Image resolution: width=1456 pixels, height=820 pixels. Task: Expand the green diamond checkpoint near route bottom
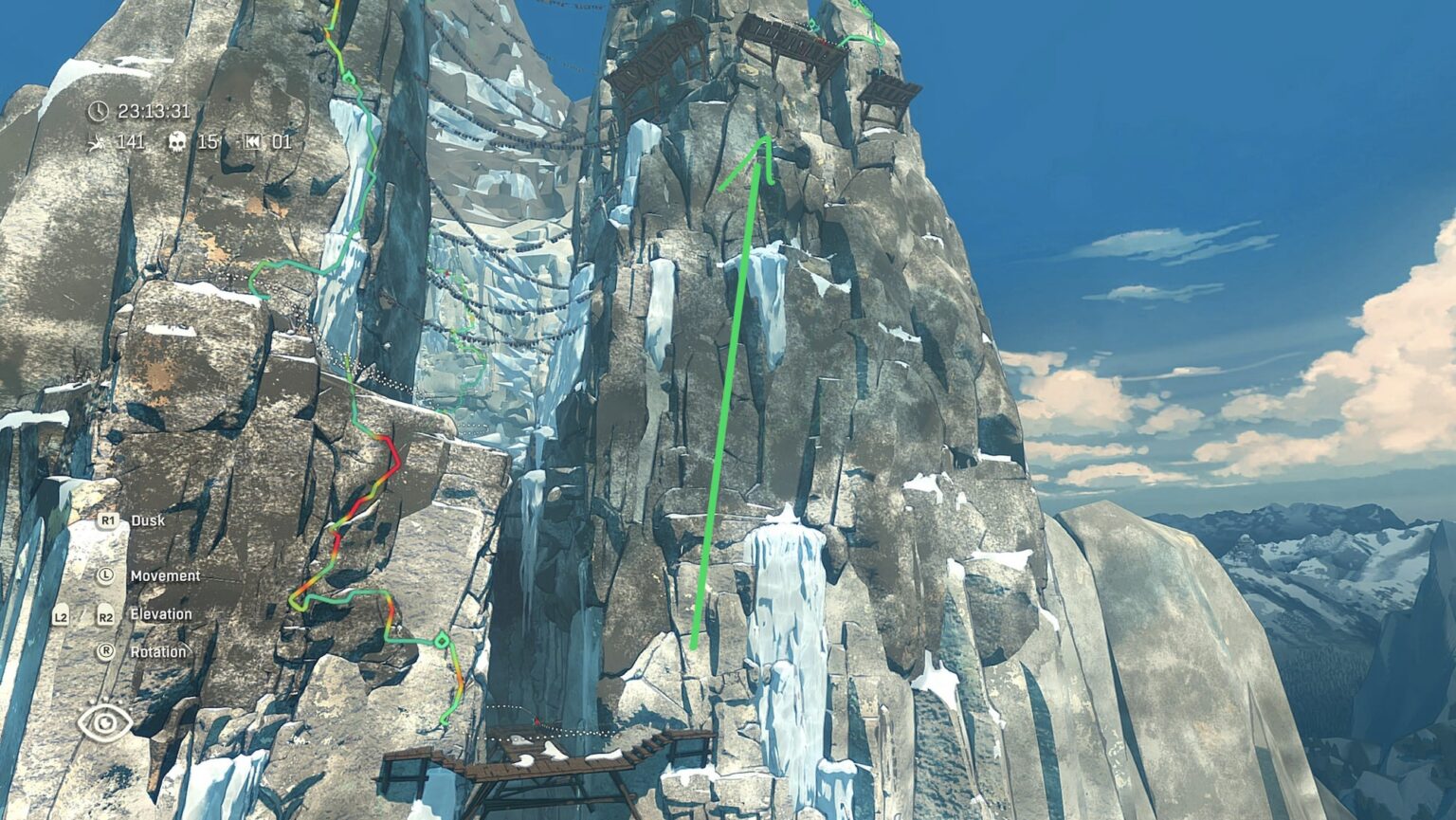(x=441, y=643)
